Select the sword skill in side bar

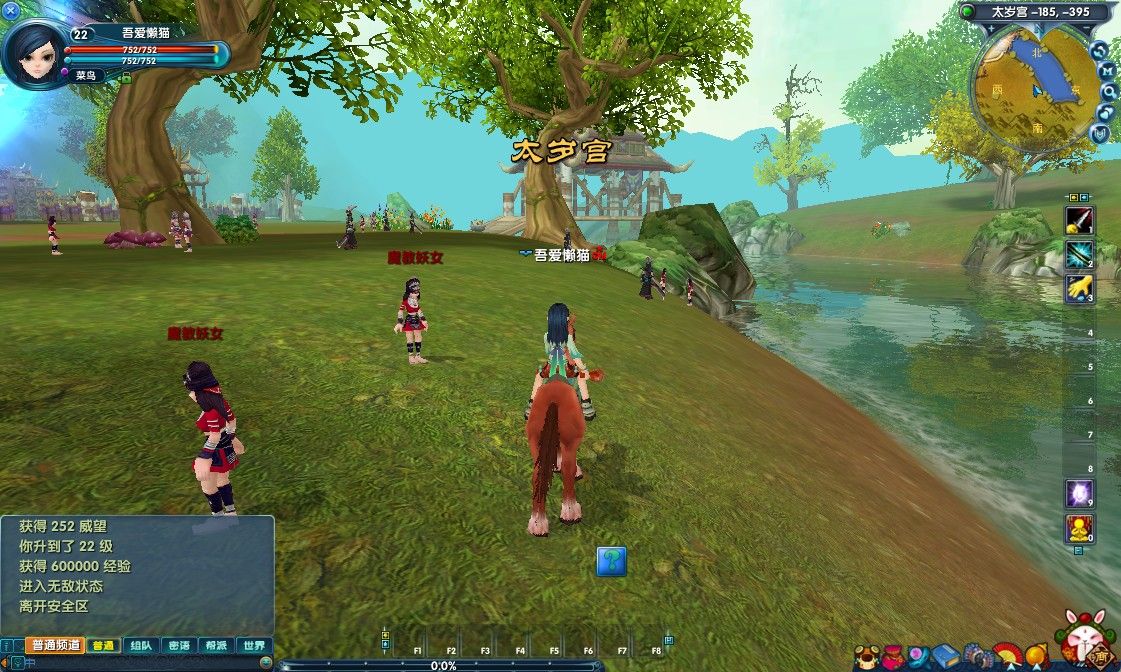point(1080,221)
